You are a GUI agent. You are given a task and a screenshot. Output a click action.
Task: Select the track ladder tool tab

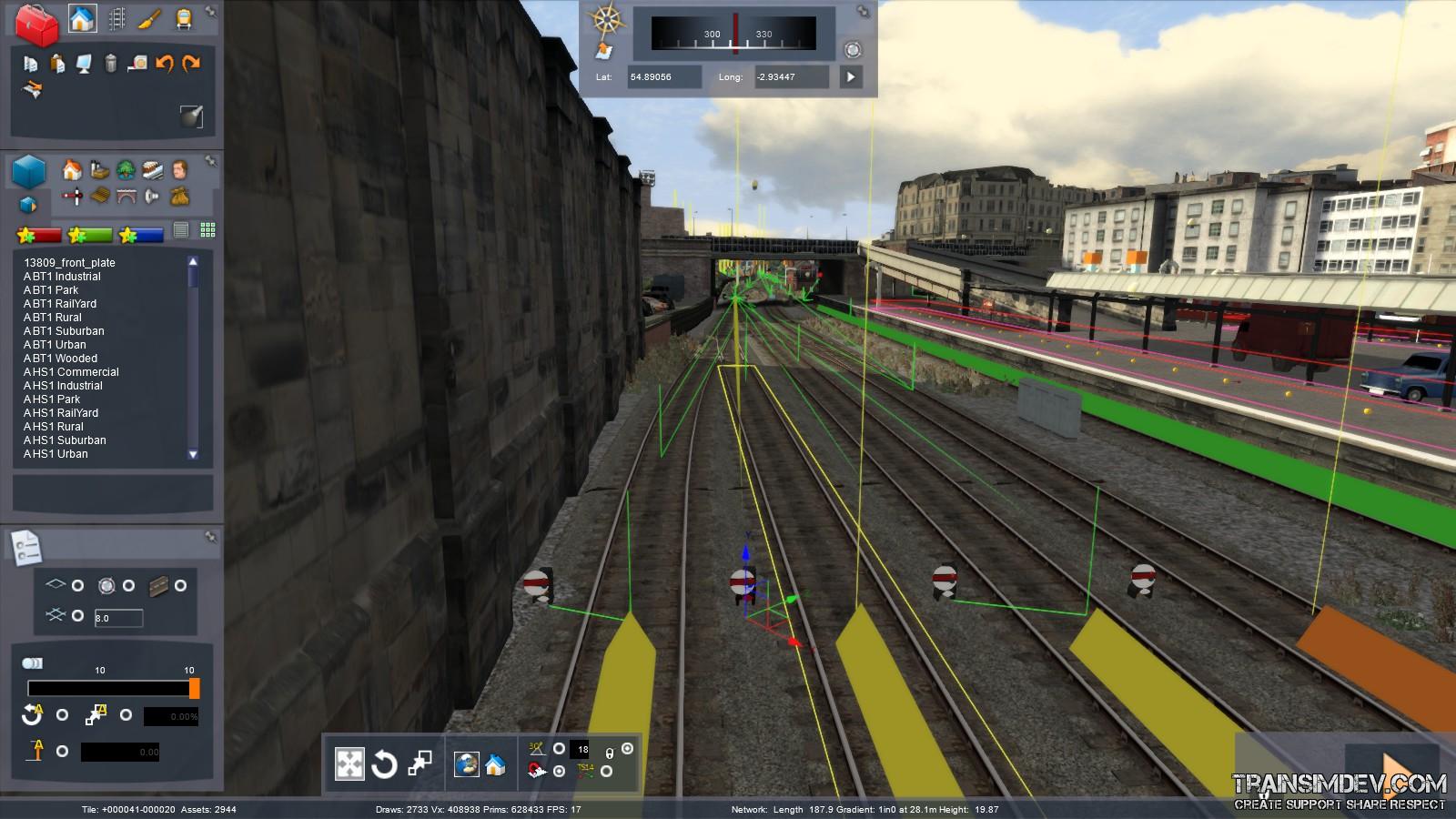pos(116,19)
